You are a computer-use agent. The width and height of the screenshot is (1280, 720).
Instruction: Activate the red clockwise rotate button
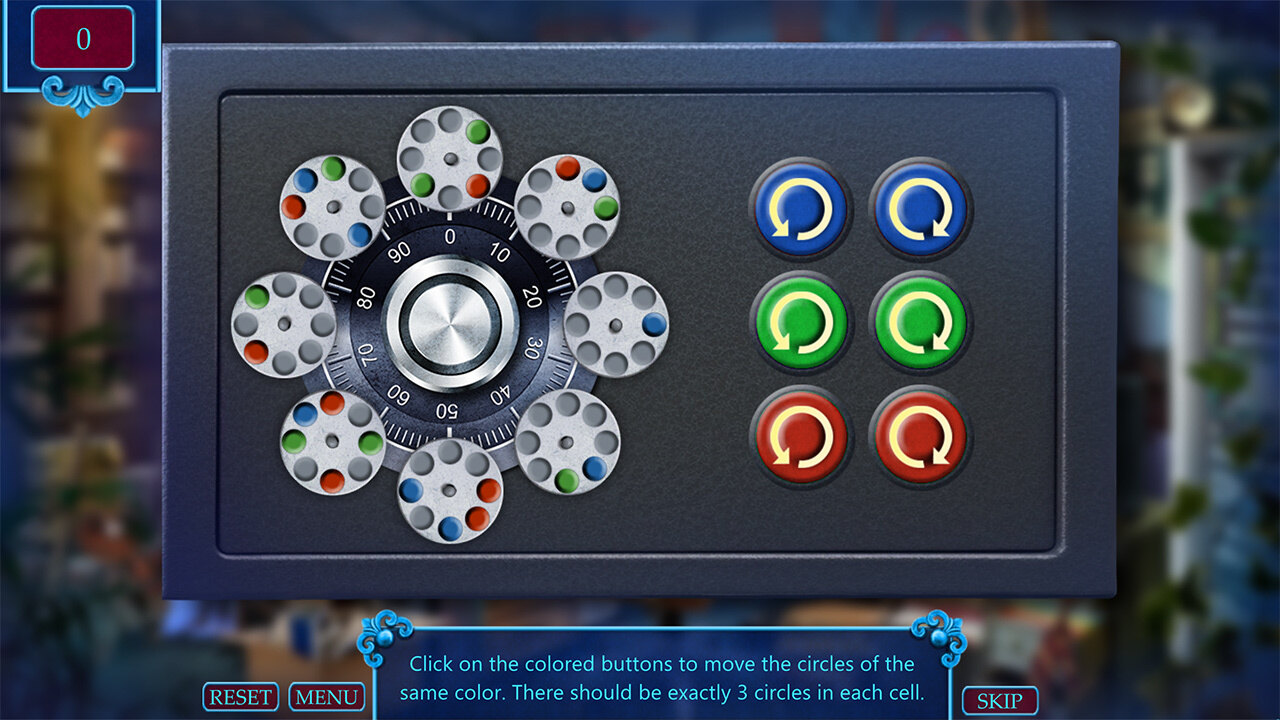point(920,437)
